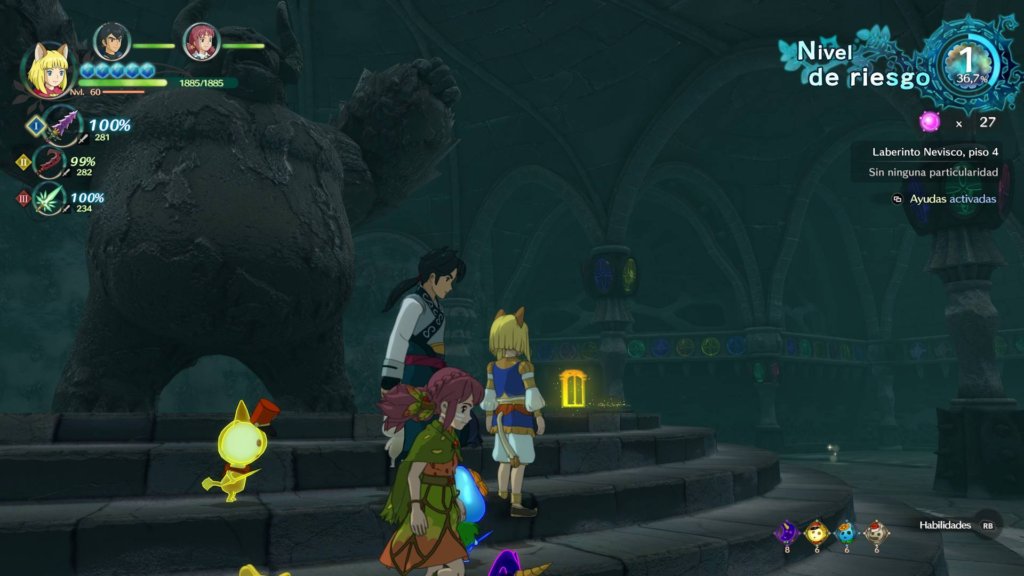
Task: Open the Habilidades skills label
Action: click(945, 525)
